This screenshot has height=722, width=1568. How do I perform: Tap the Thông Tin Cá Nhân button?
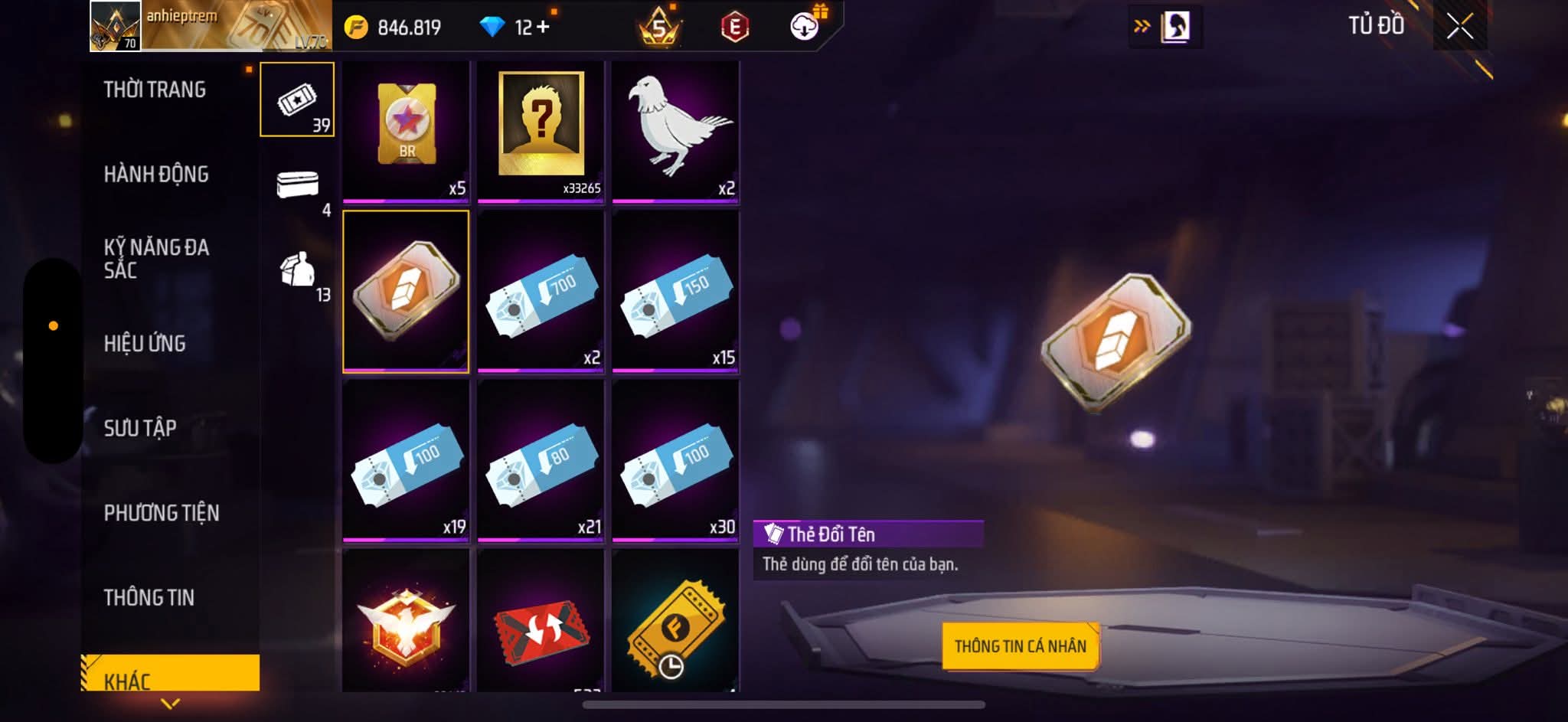(x=1020, y=646)
